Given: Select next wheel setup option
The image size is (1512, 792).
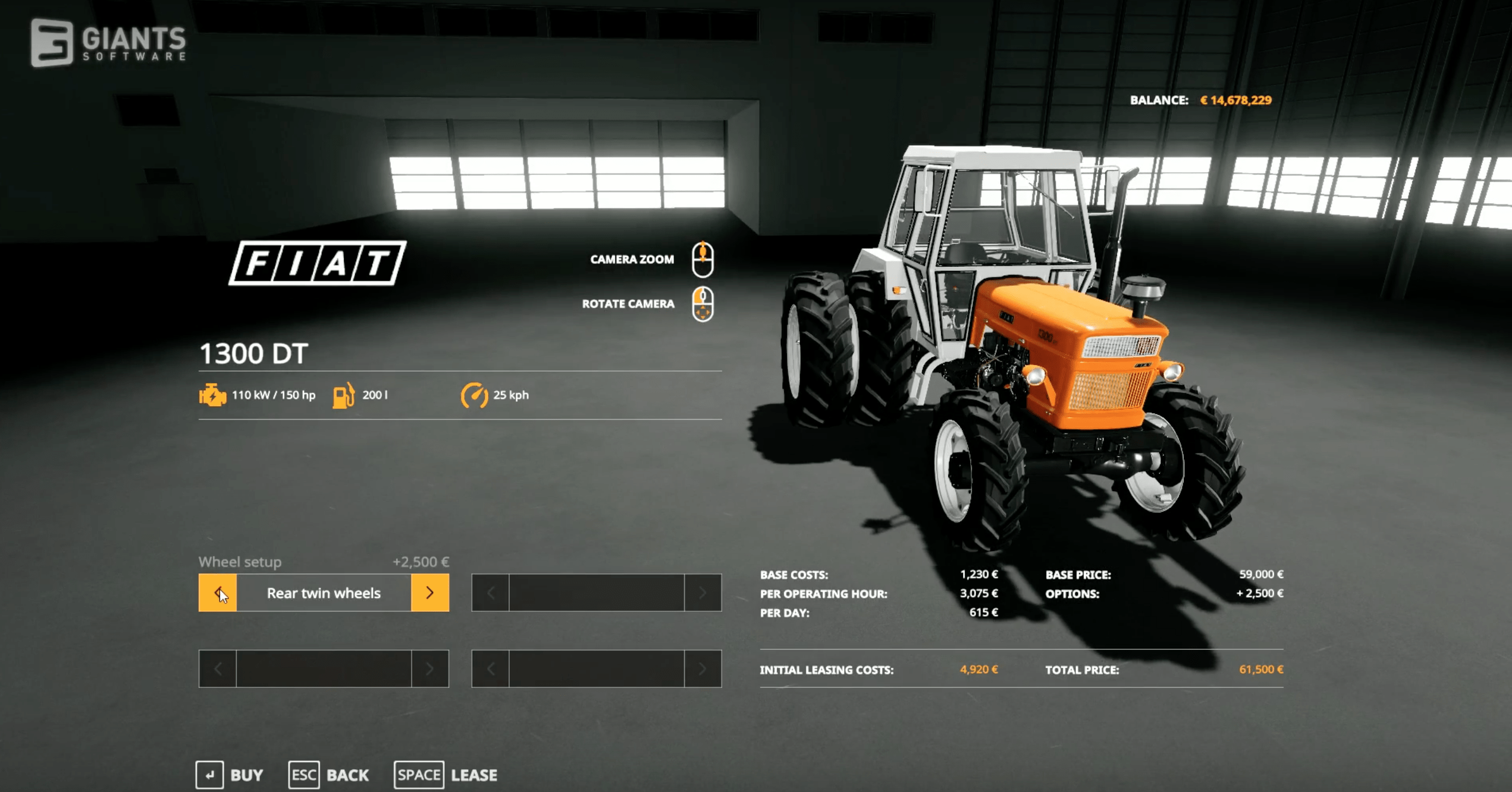Looking at the screenshot, I should tap(429, 593).
